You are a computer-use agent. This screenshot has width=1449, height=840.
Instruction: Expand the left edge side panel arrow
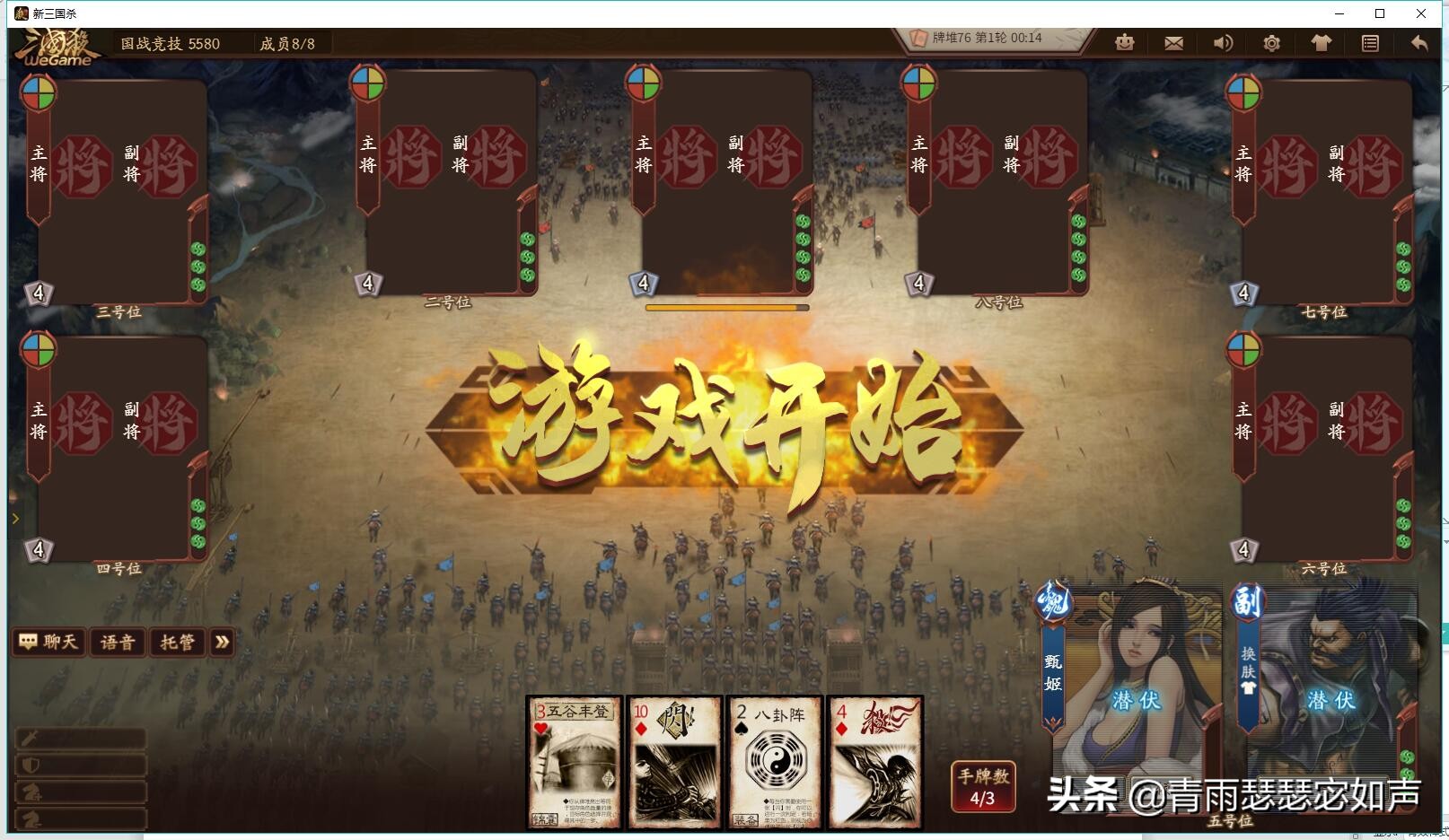tap(15, 519)
